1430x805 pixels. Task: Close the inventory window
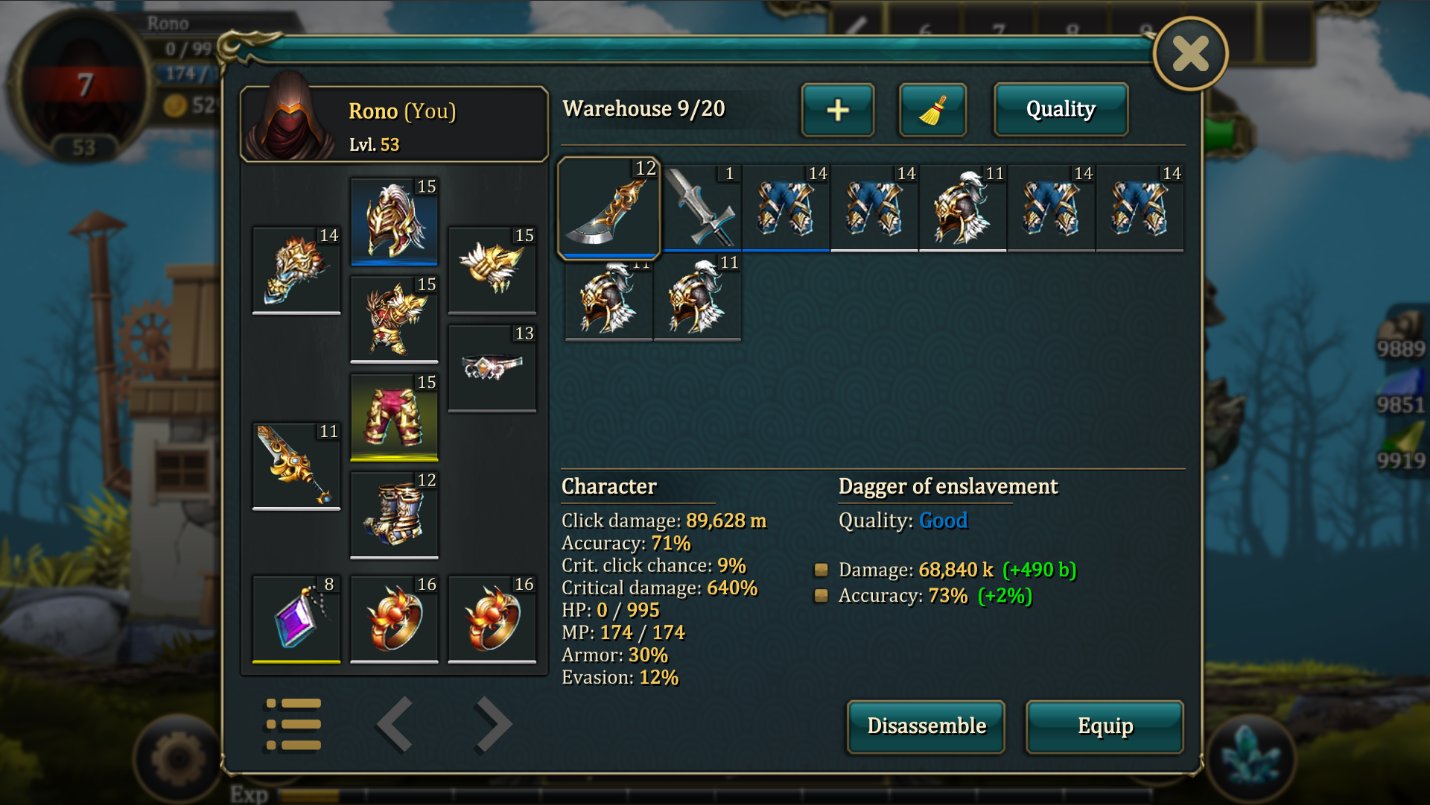pos(1190,53)
